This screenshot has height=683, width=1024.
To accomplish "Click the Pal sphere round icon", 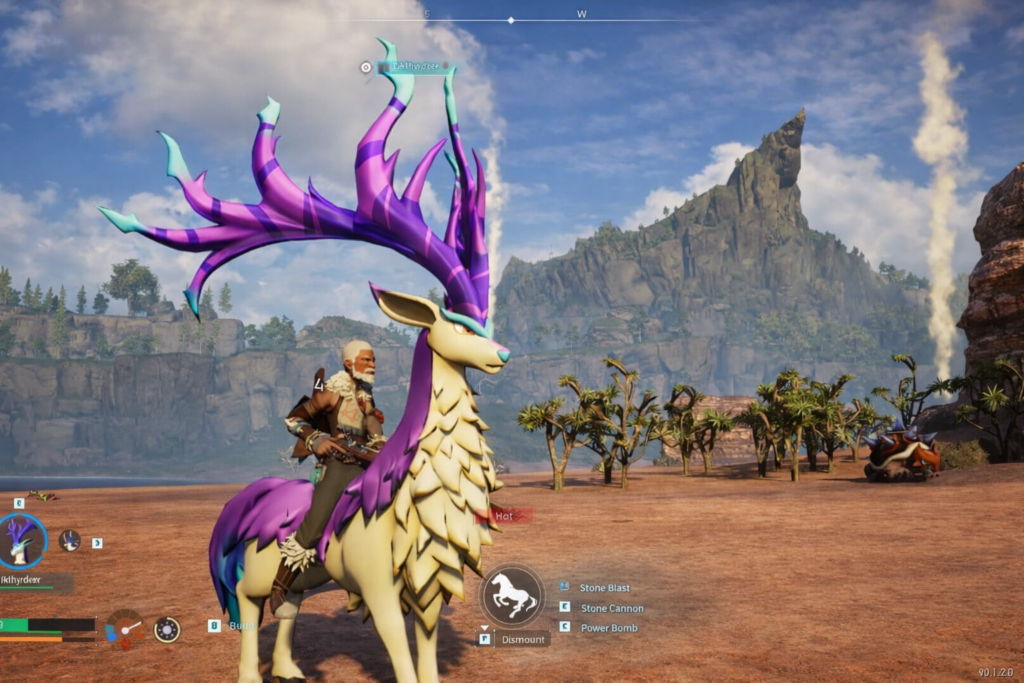I will click(x=167, y=629).
